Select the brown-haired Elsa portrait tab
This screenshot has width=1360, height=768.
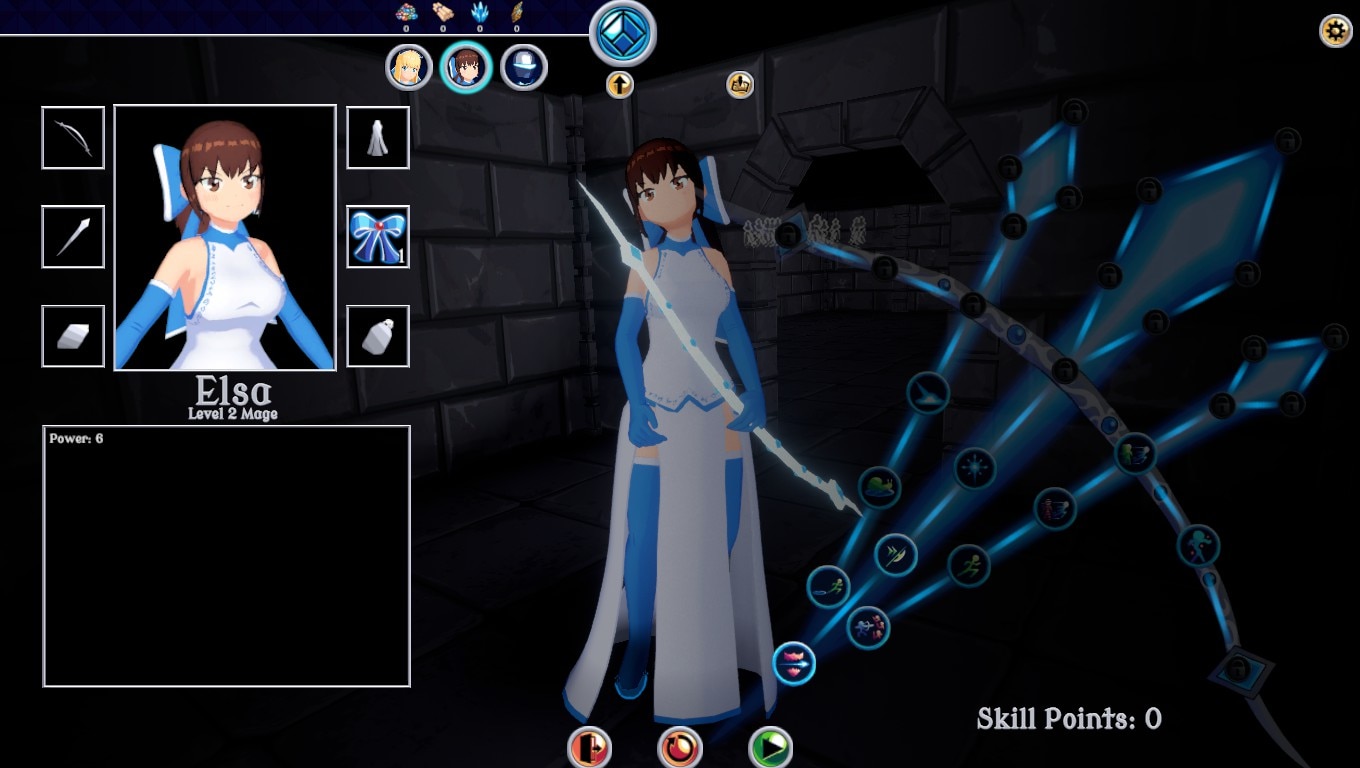[466, 68]
